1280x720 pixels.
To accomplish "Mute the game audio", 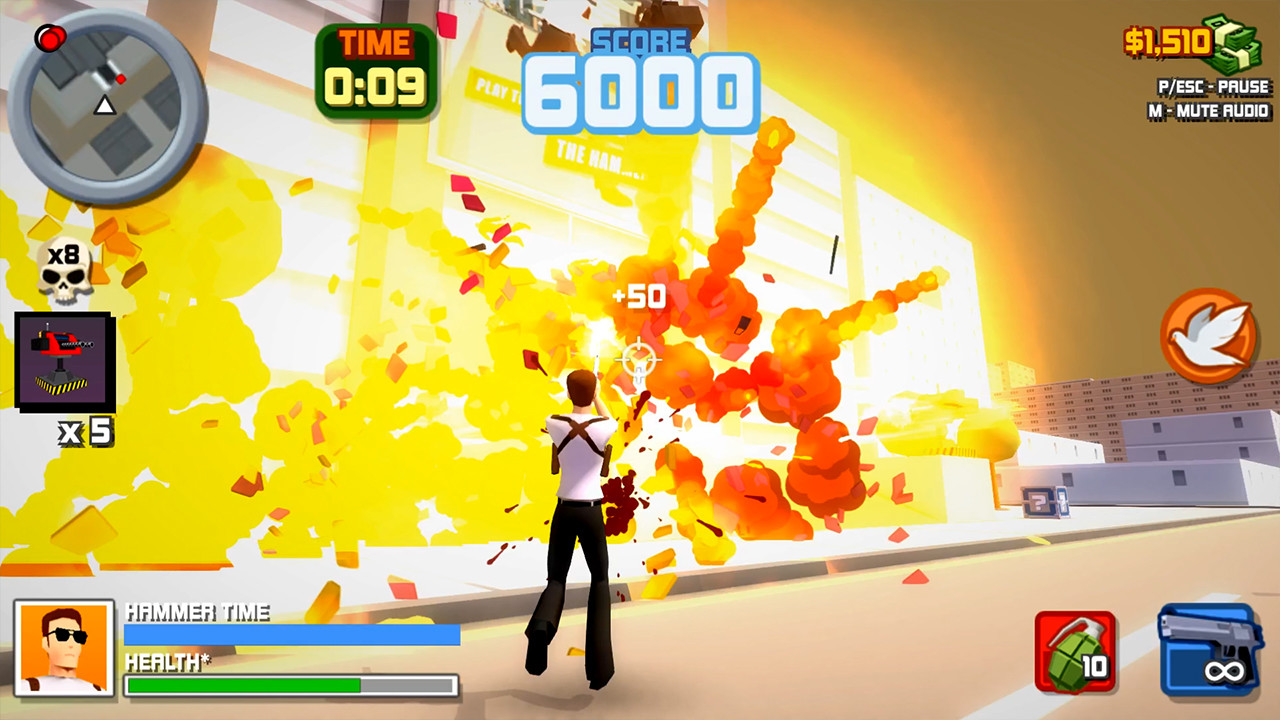I will click(x=1211, y=112).
